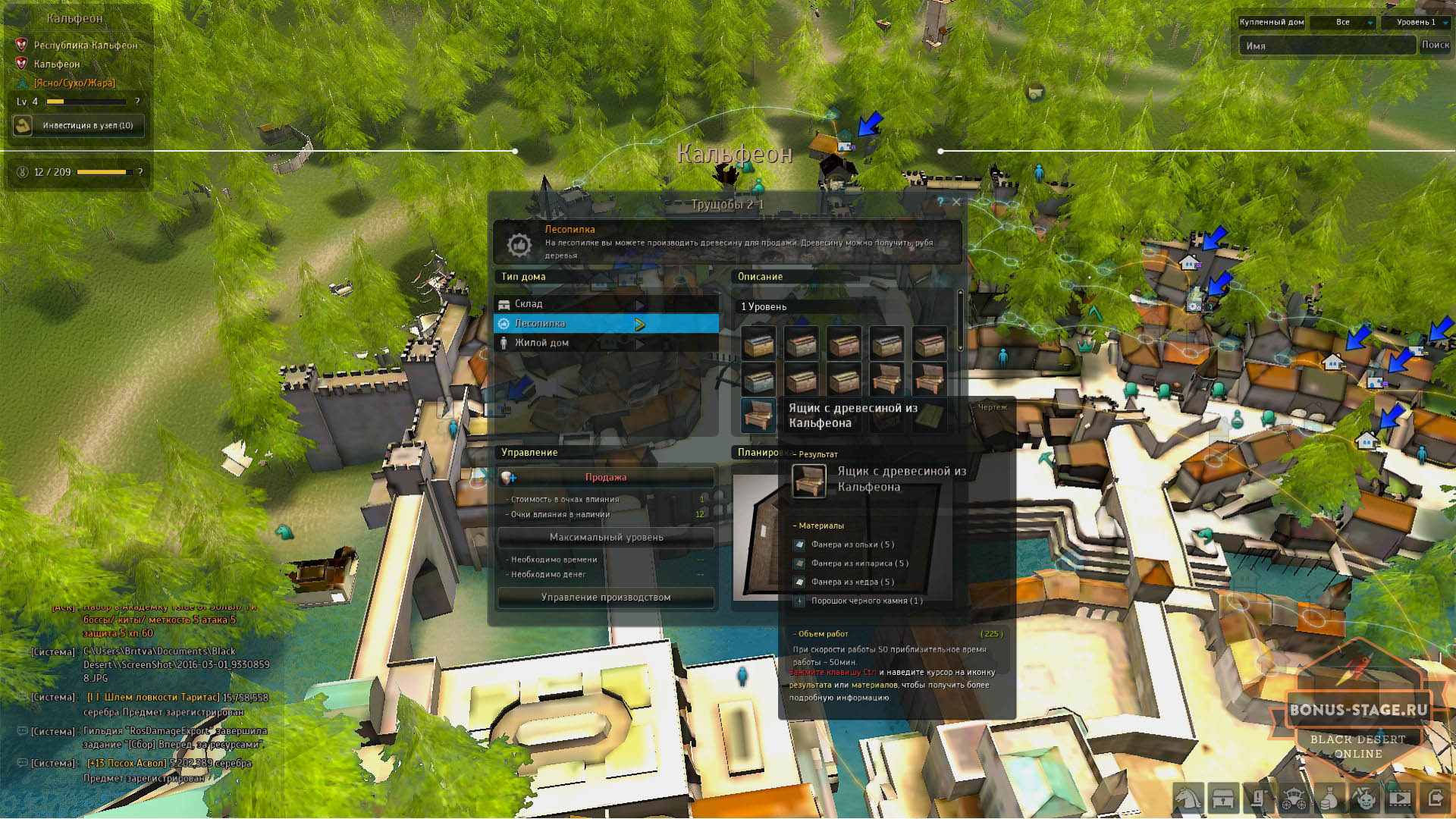Image resolution: width=1456 pixels, height=819 pixels.
Task: Click the Лесопилка gear icon in dialog header
Action: [x=519, y=243]
